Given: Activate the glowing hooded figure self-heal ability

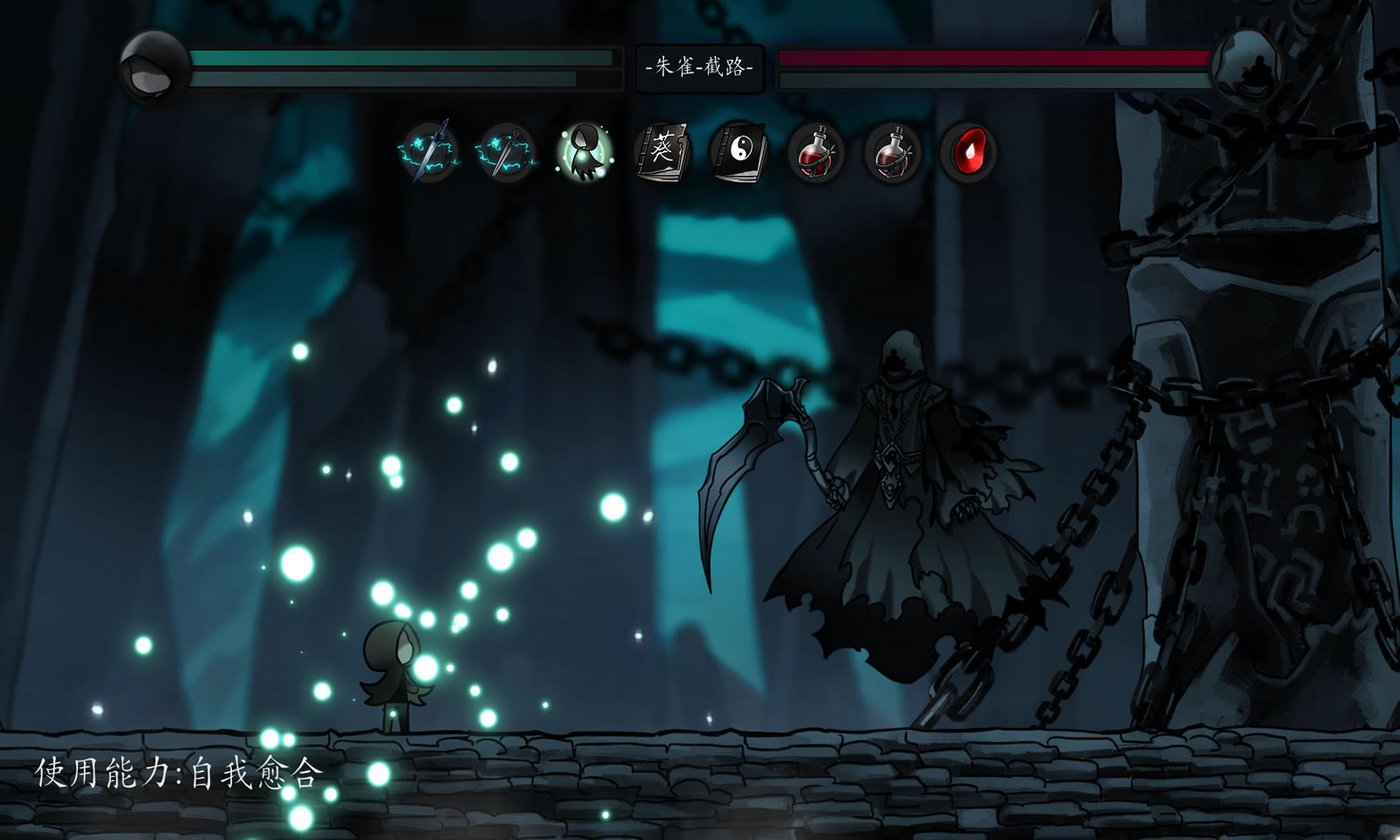Looking at the screenshot, I should pos(585,152).
